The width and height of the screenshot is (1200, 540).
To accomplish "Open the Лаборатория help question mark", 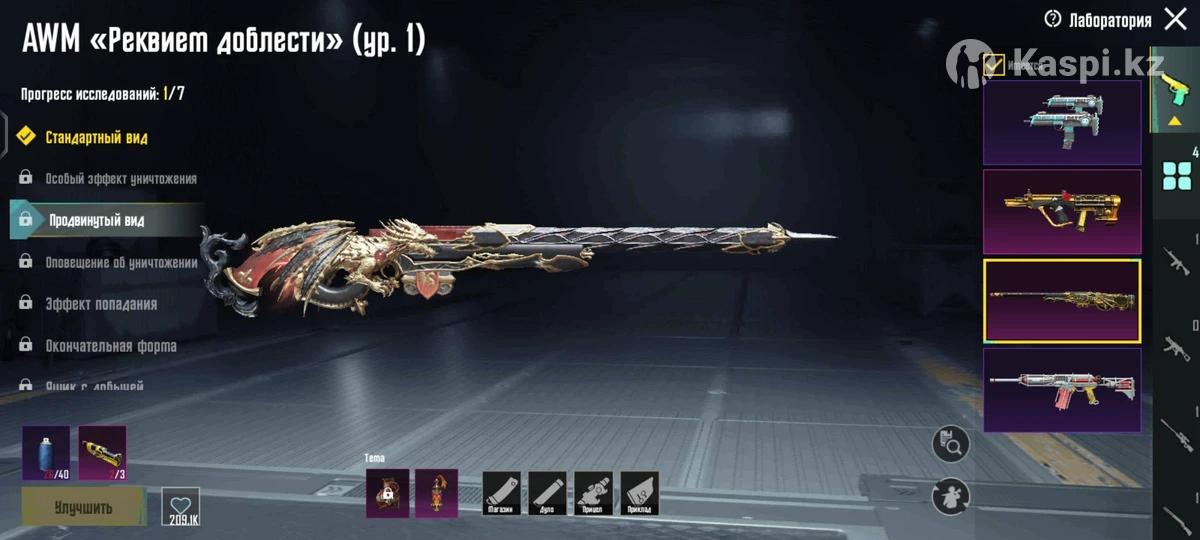I will tap(1052, 19).
